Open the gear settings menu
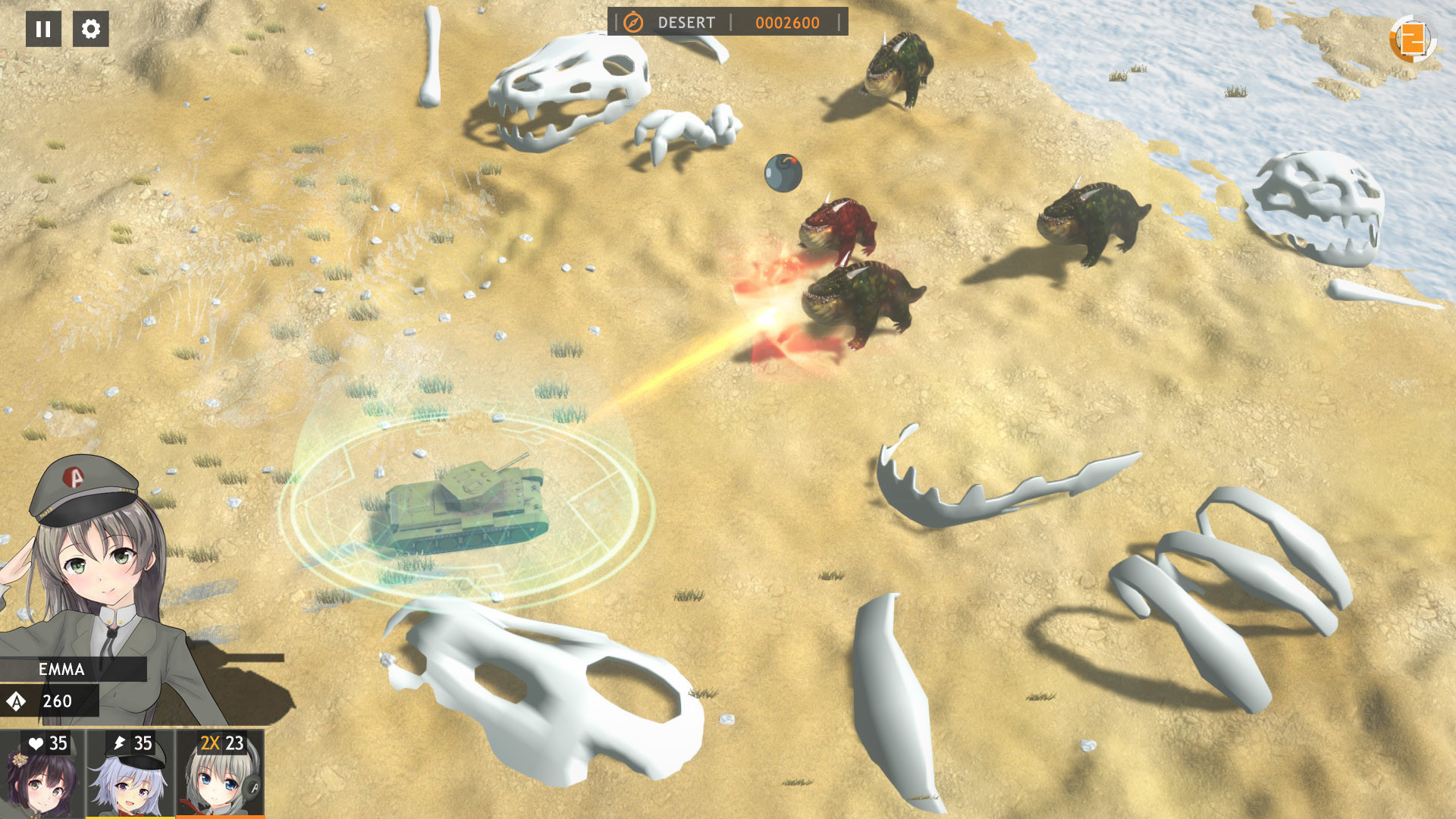The image size is (1456, 819). coord(91,29)
